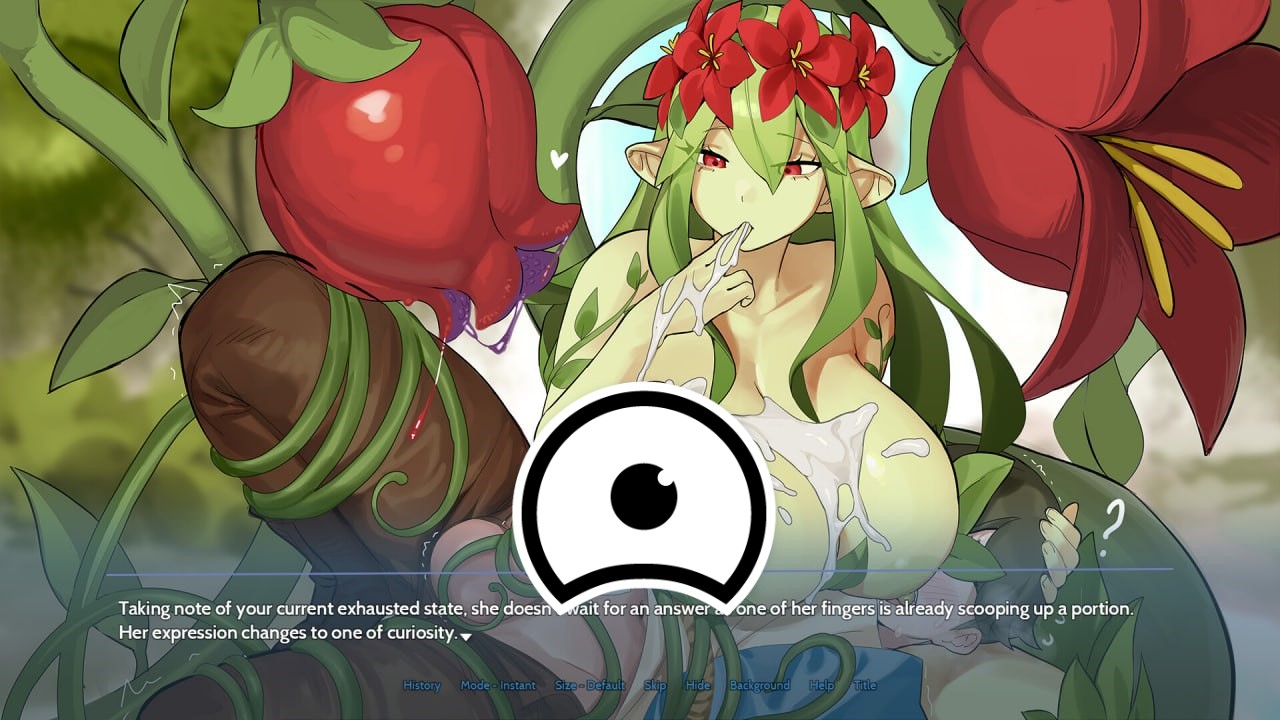Click the advance arrow after "curiosity"
Screen dimensions: 1280x720
click(x=466, y=637)
